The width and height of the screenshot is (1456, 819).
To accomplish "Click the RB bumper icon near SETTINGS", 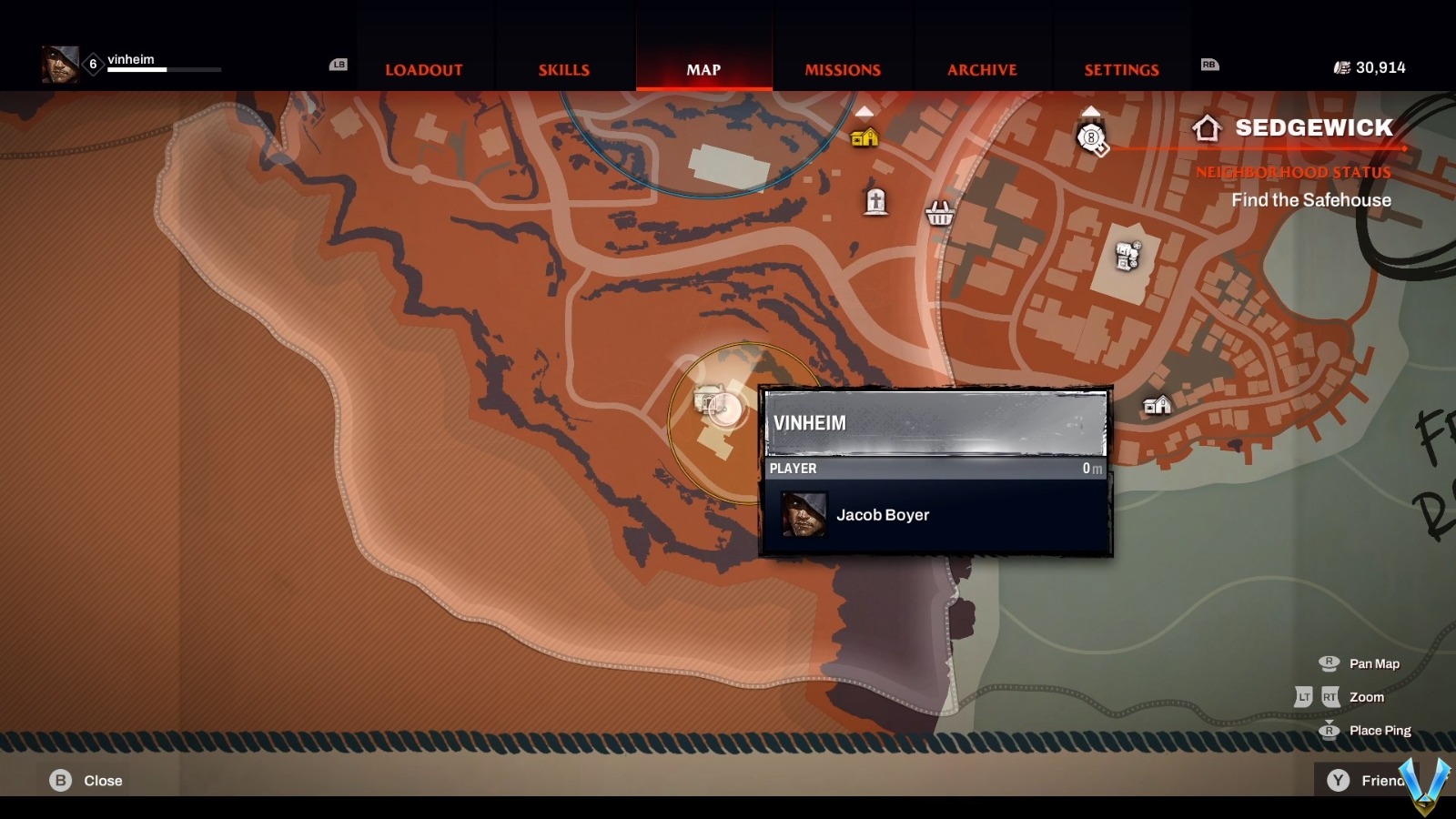I will coord(1211,66).
